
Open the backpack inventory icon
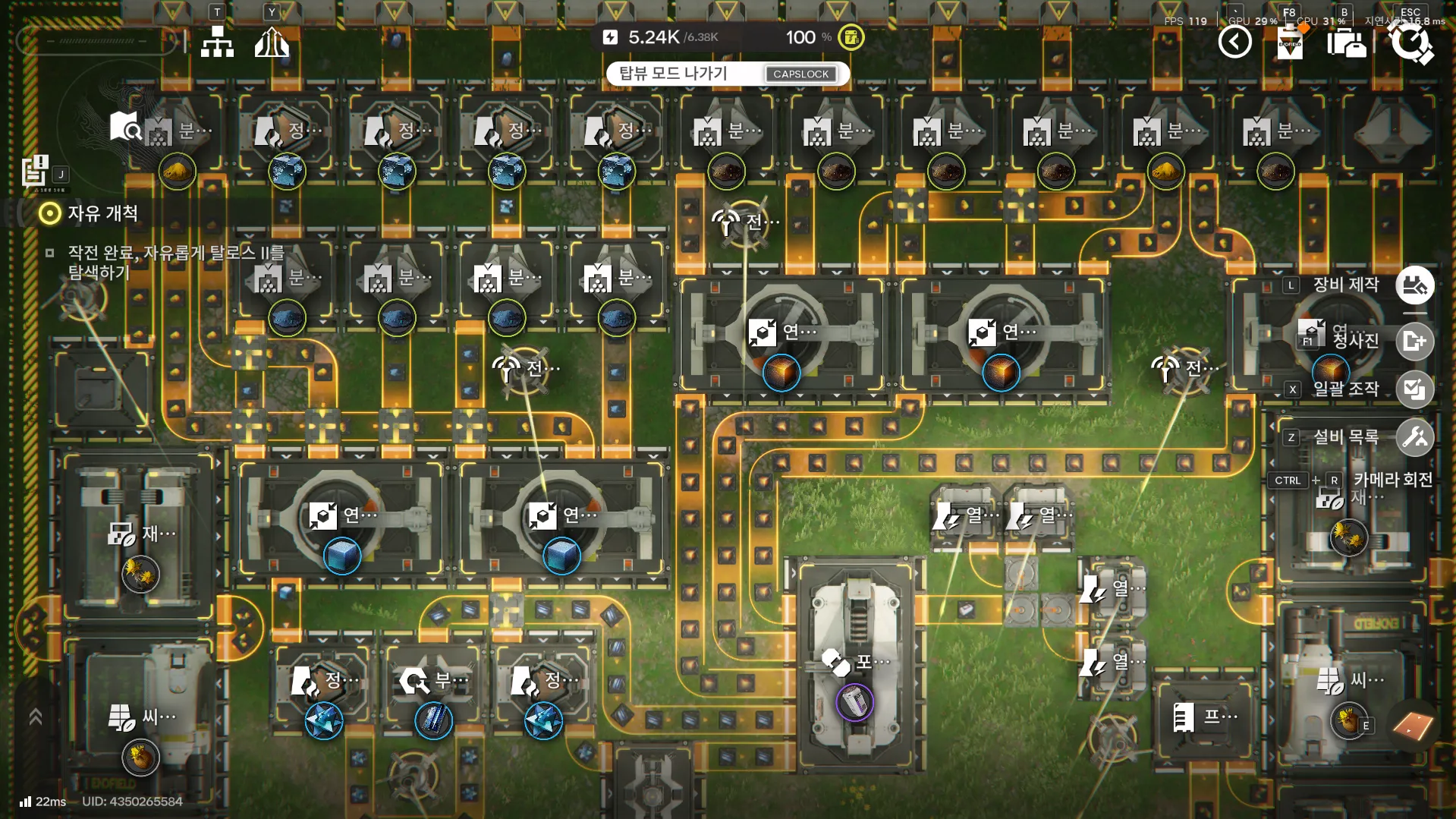[x=1346, y=43]
